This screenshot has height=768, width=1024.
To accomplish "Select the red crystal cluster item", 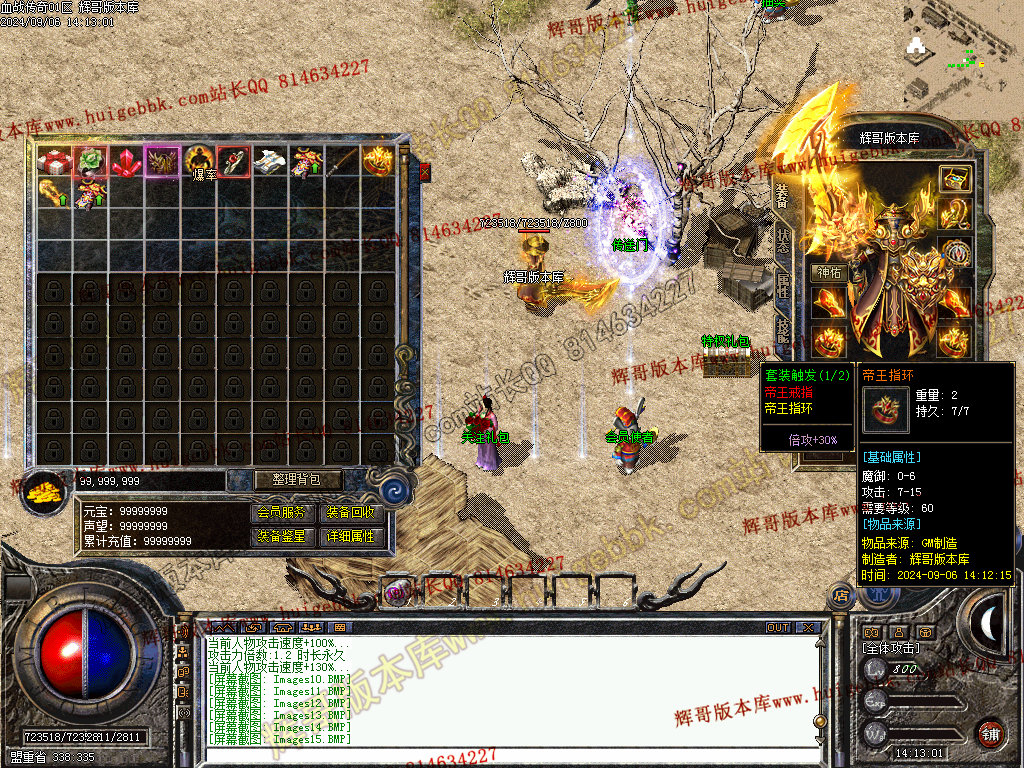I will pos(126,161).
